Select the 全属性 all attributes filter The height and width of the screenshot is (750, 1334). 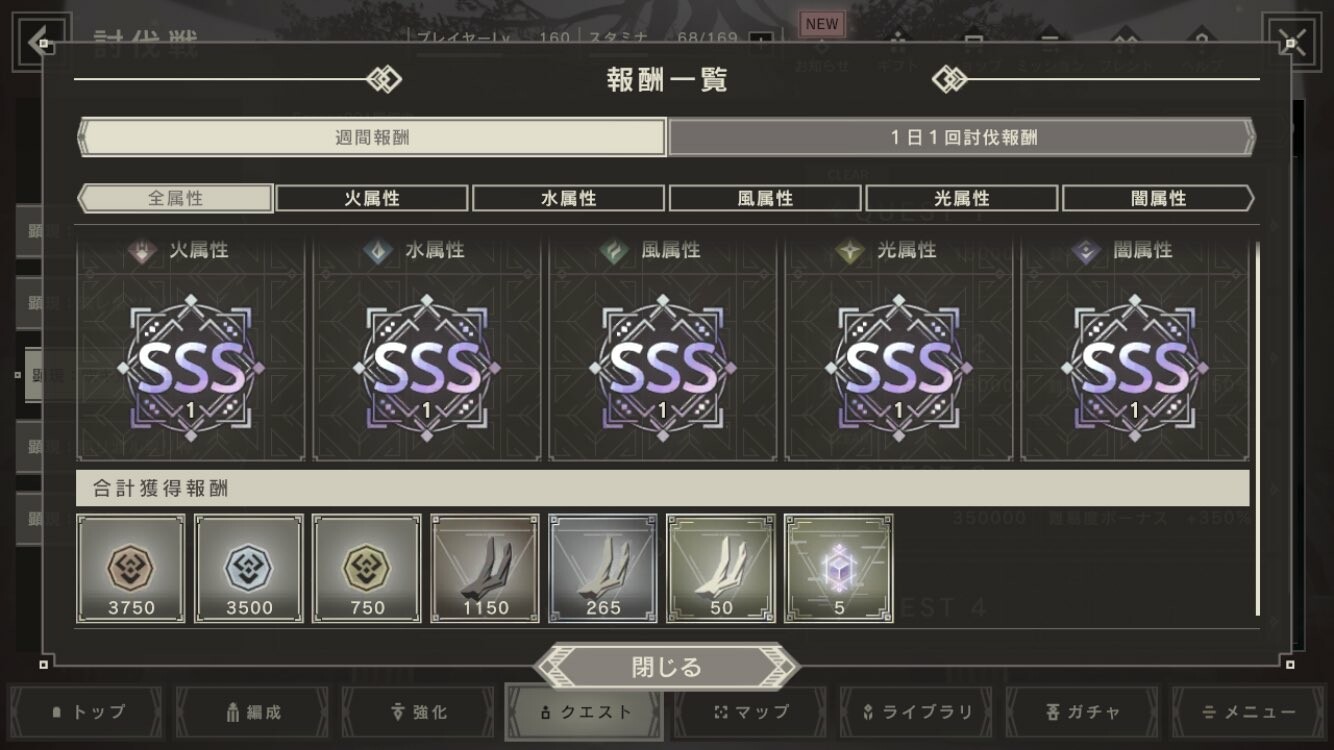pyautogui.click(x=174, y=197)
